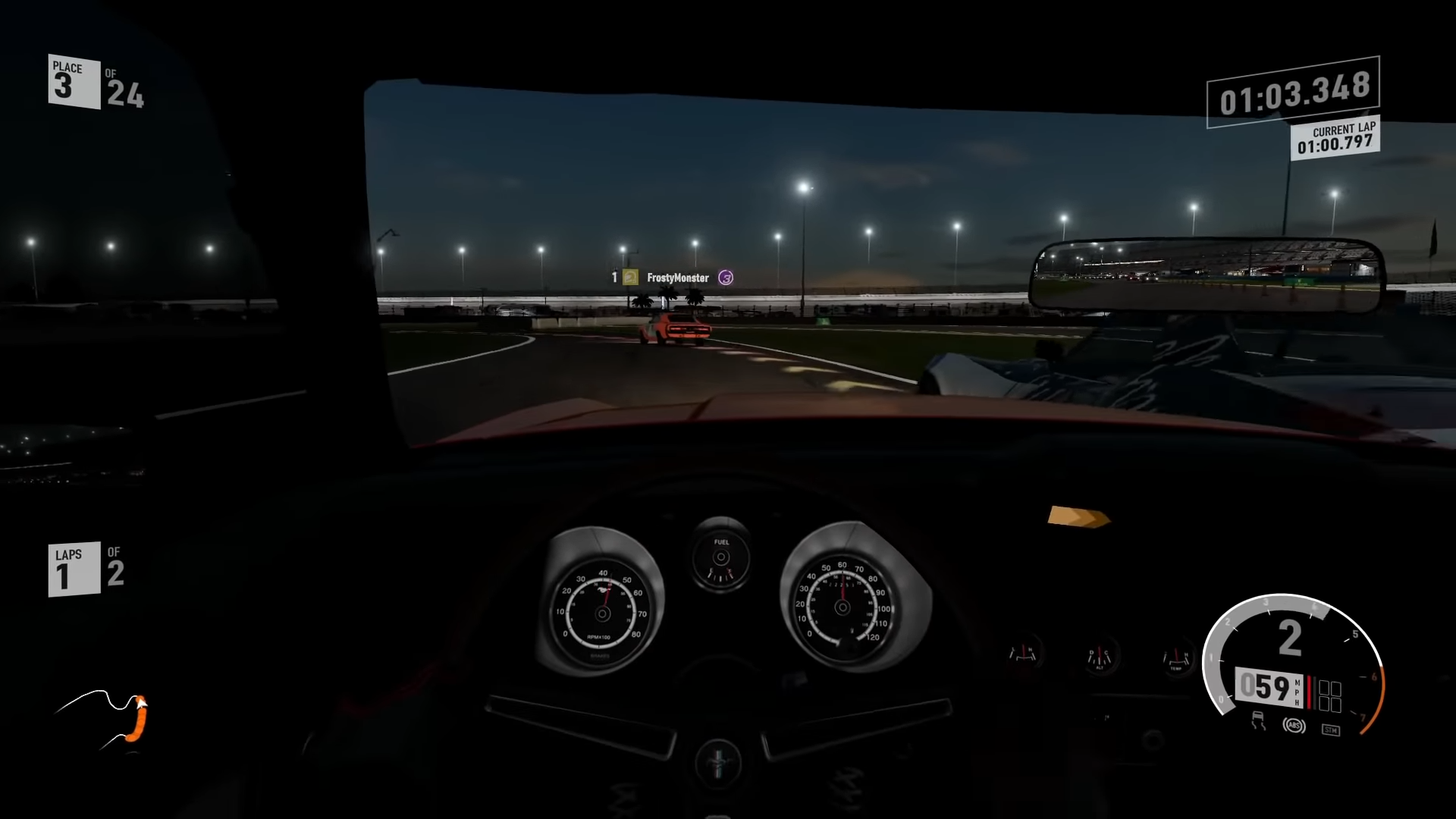The height and width of the screenshot is (819, 1456).
Task: Toggle the PLACE position indicator
Action: [73, 80]
